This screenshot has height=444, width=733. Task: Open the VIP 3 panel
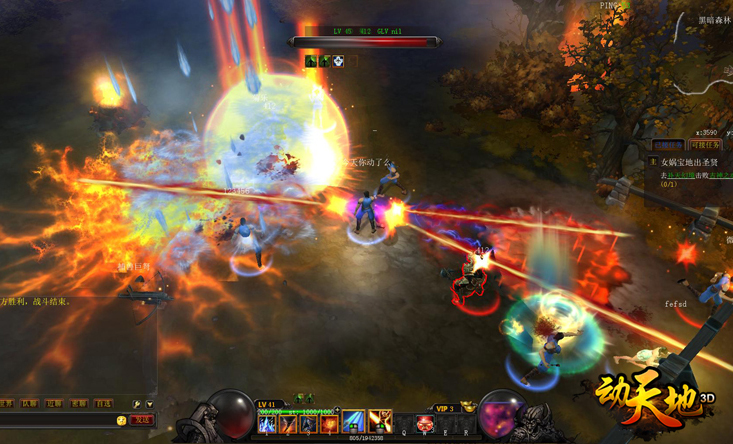point(444,408)
